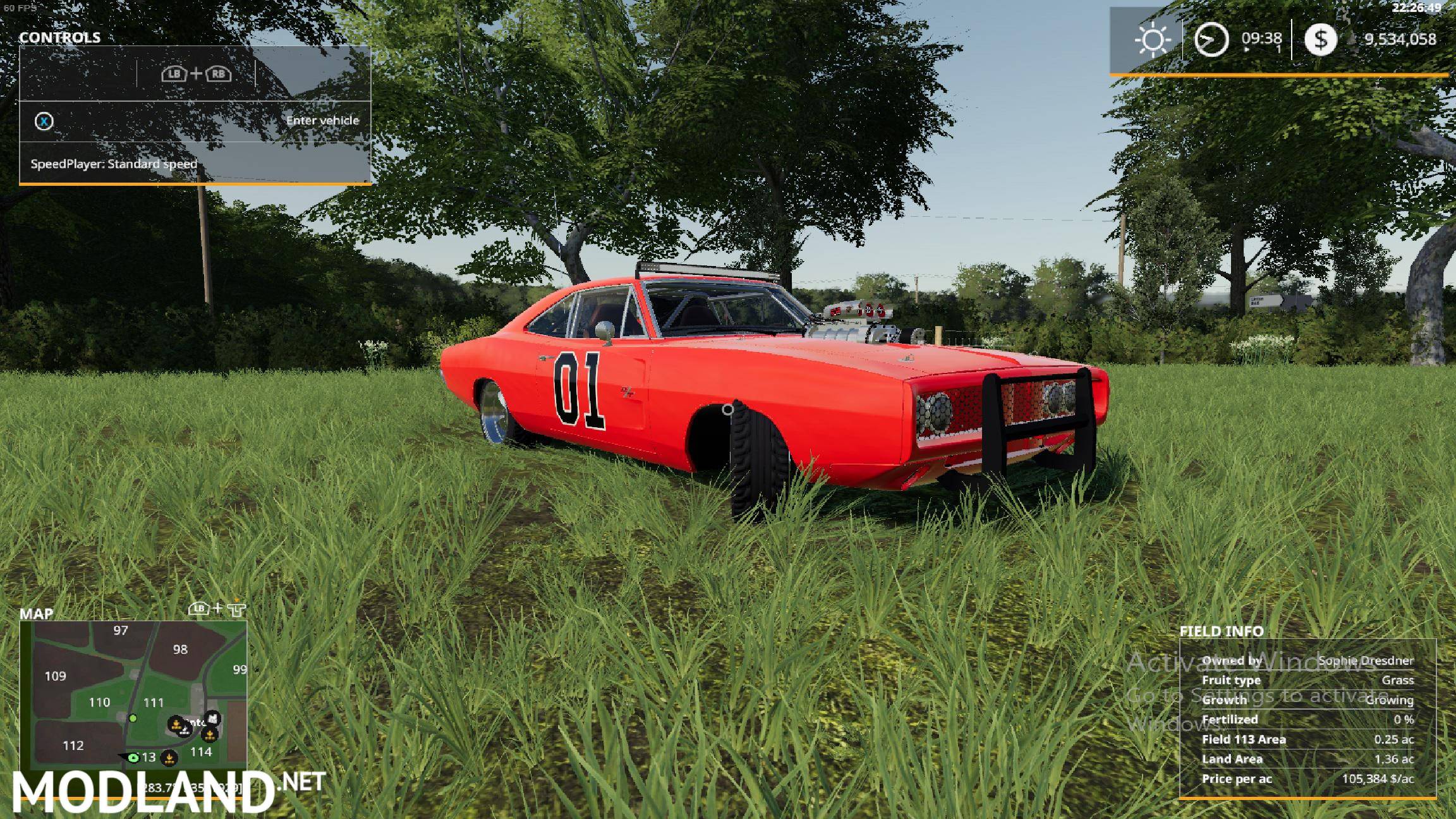The height and width of the screenshot is (819, 1456).
Task: Click the LB button icon above the minimap
Action: [198, 609]
